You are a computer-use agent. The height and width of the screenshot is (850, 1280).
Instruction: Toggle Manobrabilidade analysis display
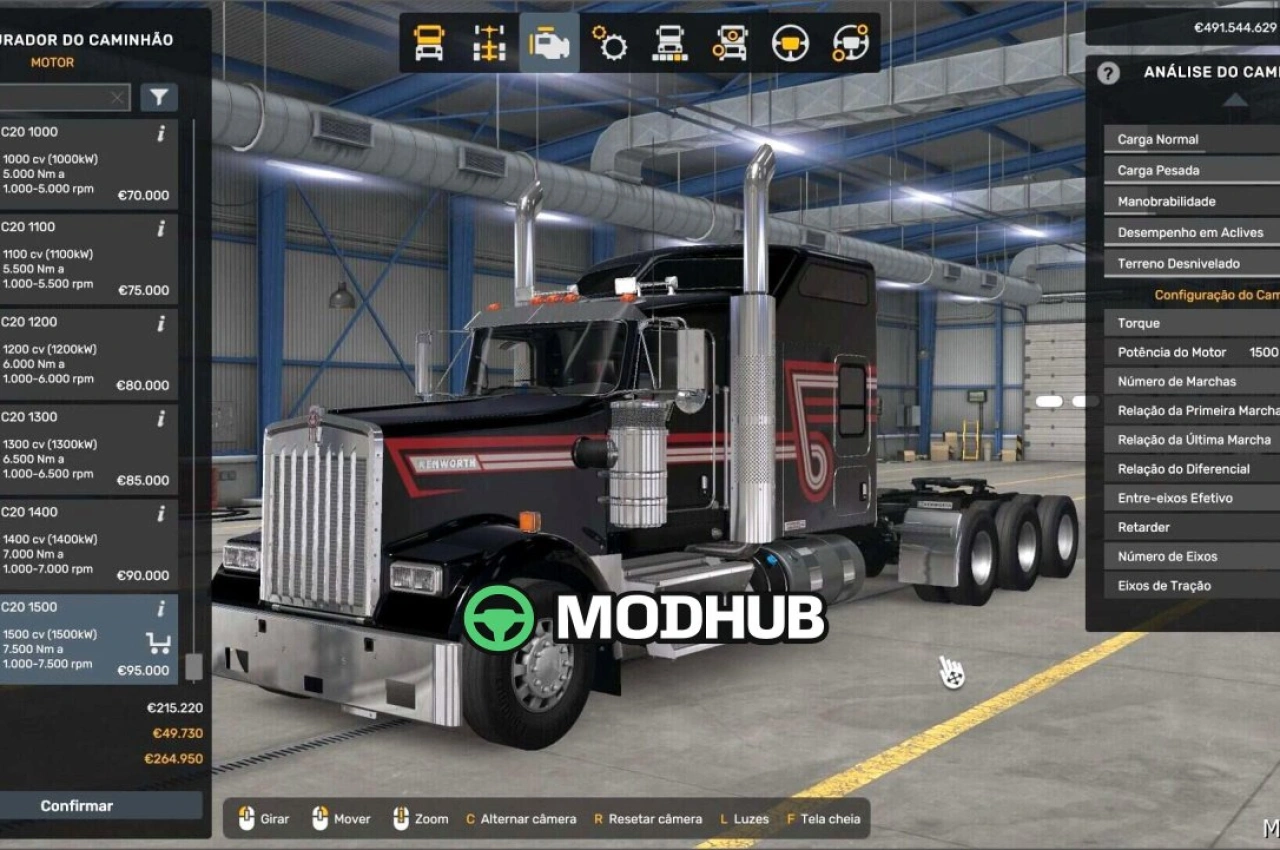point(1190,201)
